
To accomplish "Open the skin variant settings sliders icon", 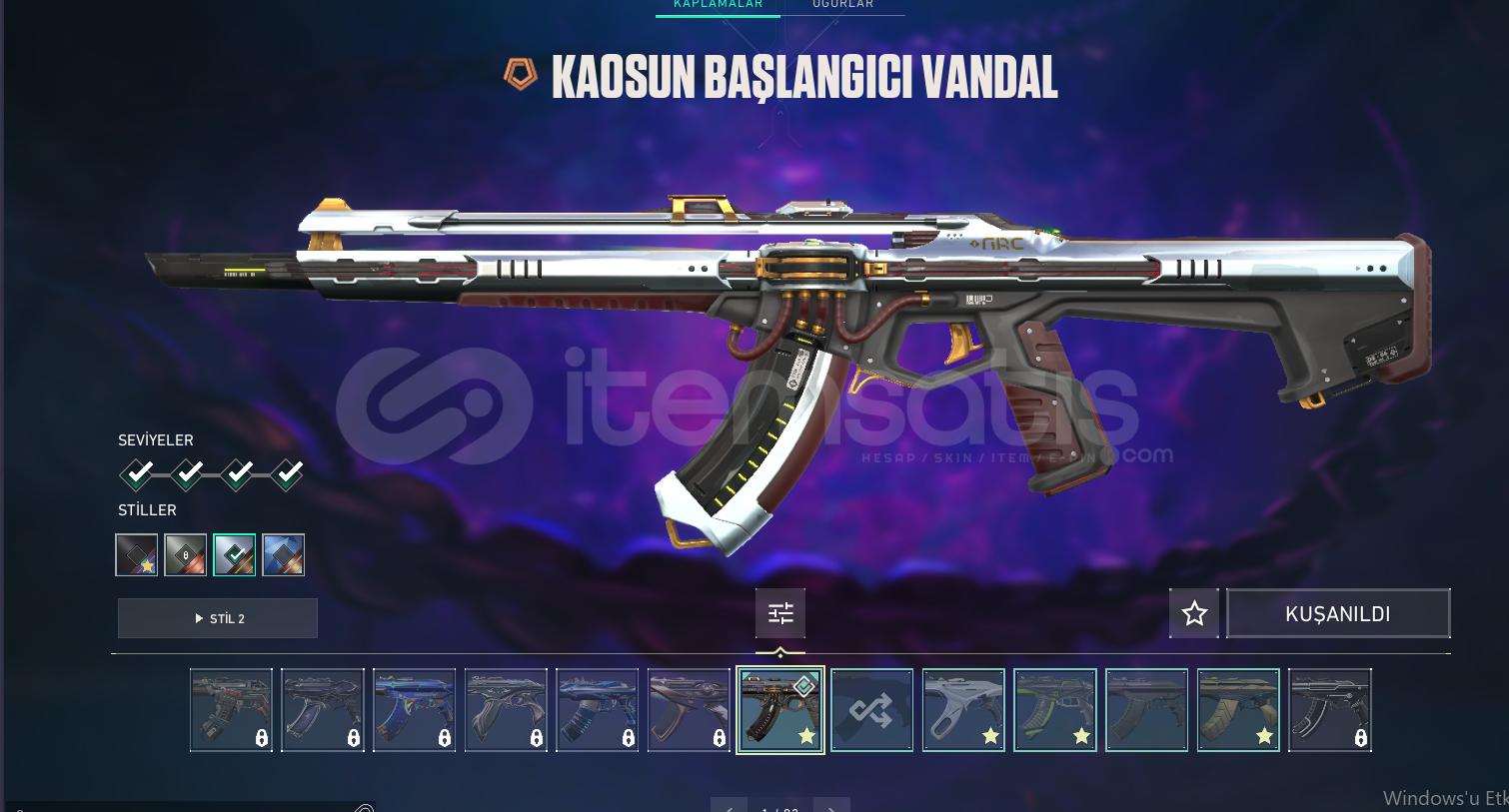I will point(779,612).
